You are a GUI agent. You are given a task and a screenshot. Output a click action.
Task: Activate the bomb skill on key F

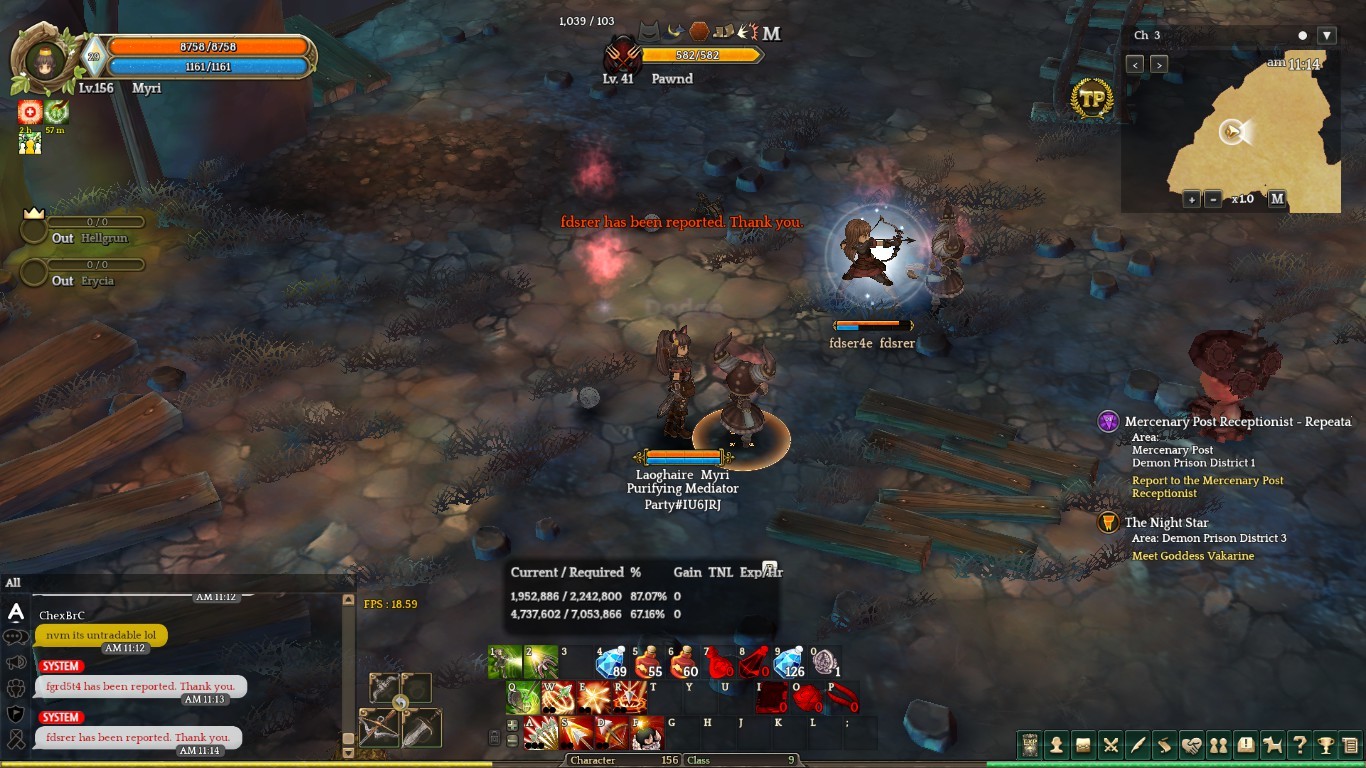[x=647, y=733]
